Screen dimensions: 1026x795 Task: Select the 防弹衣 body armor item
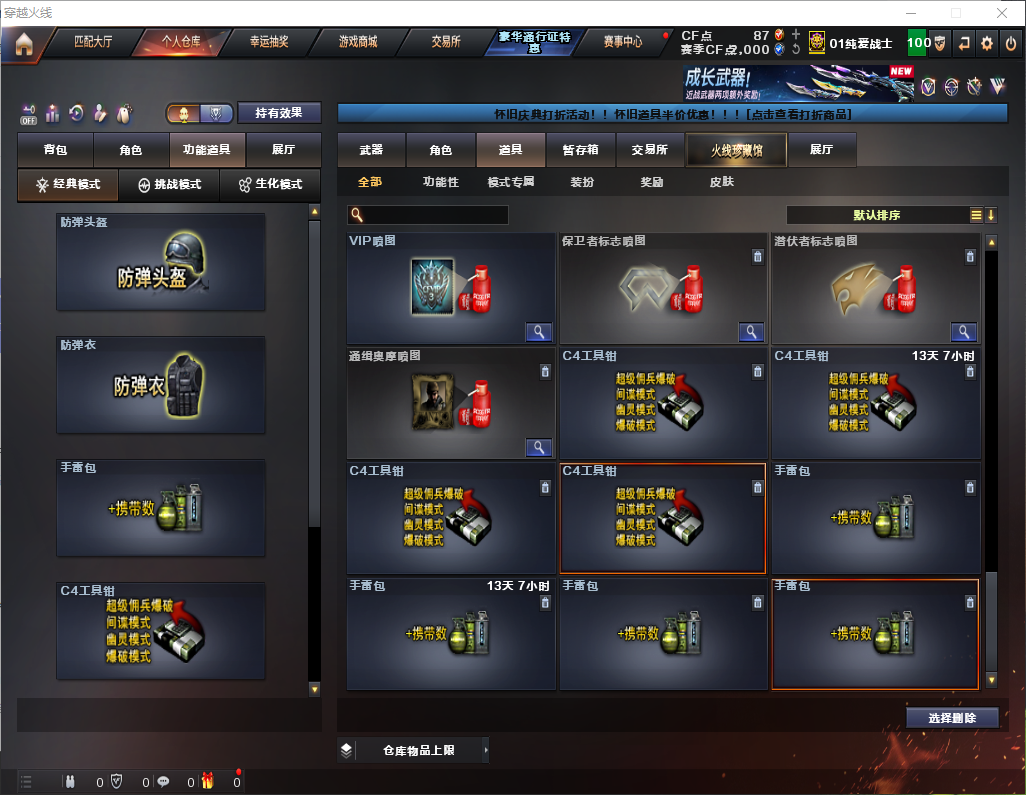(161, 385)
